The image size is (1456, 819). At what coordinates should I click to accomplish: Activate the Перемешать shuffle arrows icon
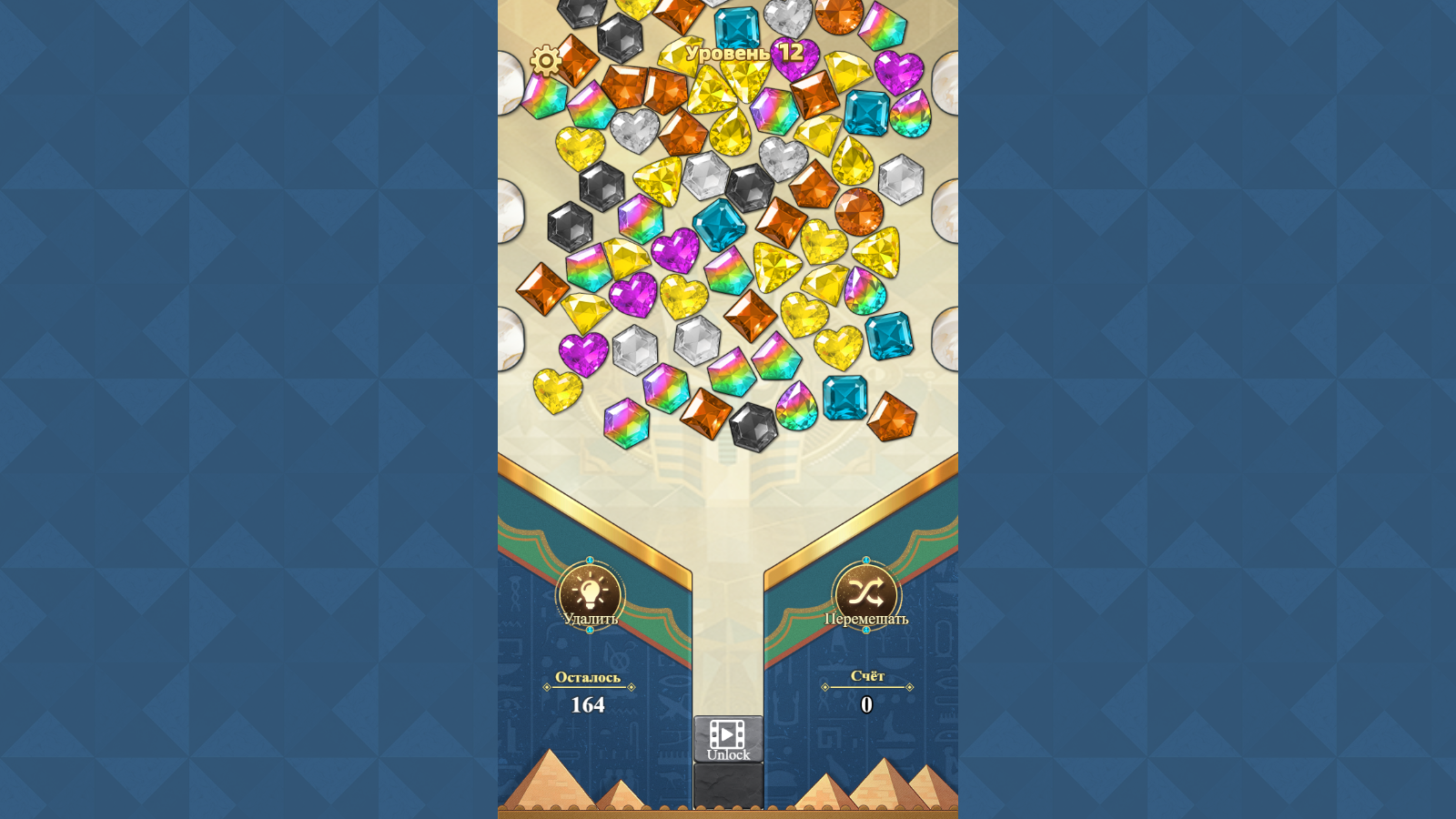pos(866,593)
